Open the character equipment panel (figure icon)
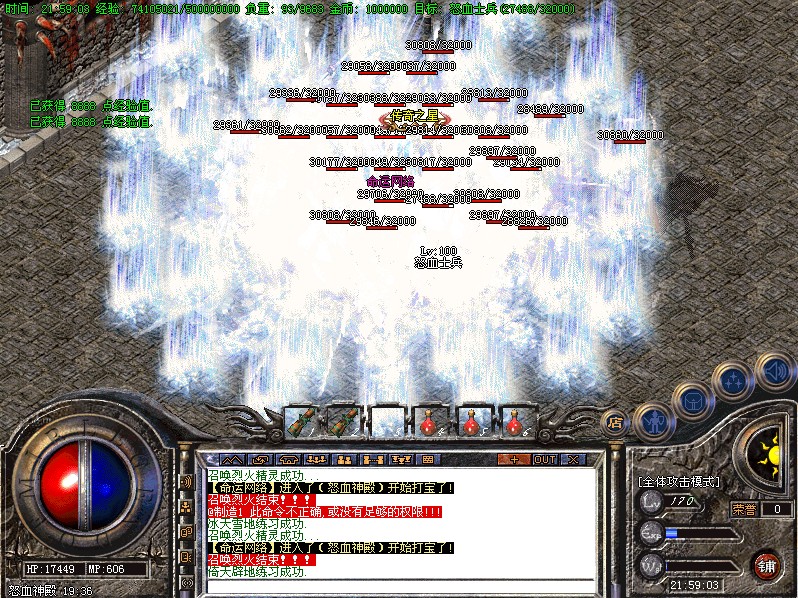The height and width of the screenshot is (598, 798). (x=651, y=420)
